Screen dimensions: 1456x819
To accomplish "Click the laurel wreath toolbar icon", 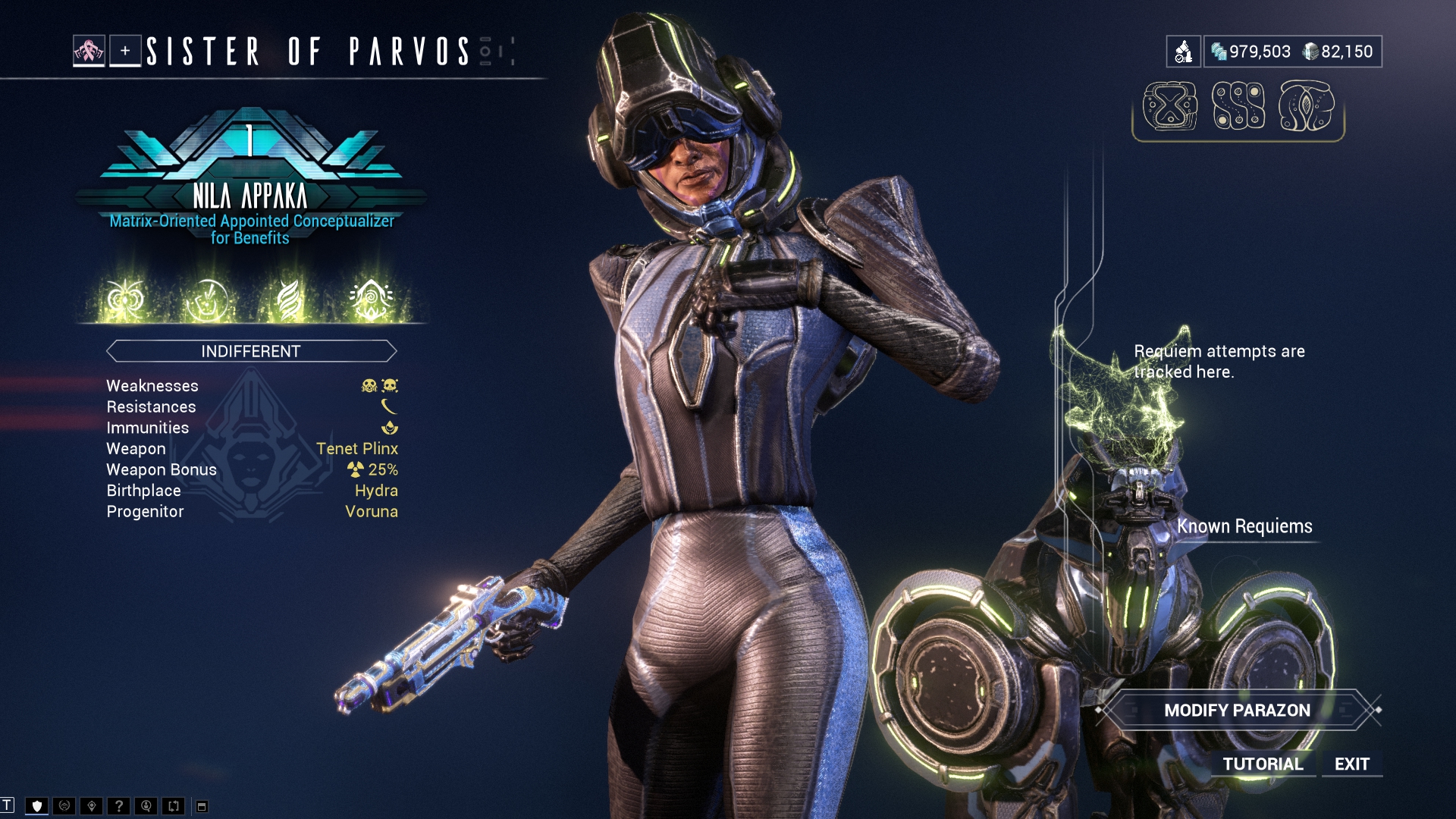I will (x=64, y=806).
